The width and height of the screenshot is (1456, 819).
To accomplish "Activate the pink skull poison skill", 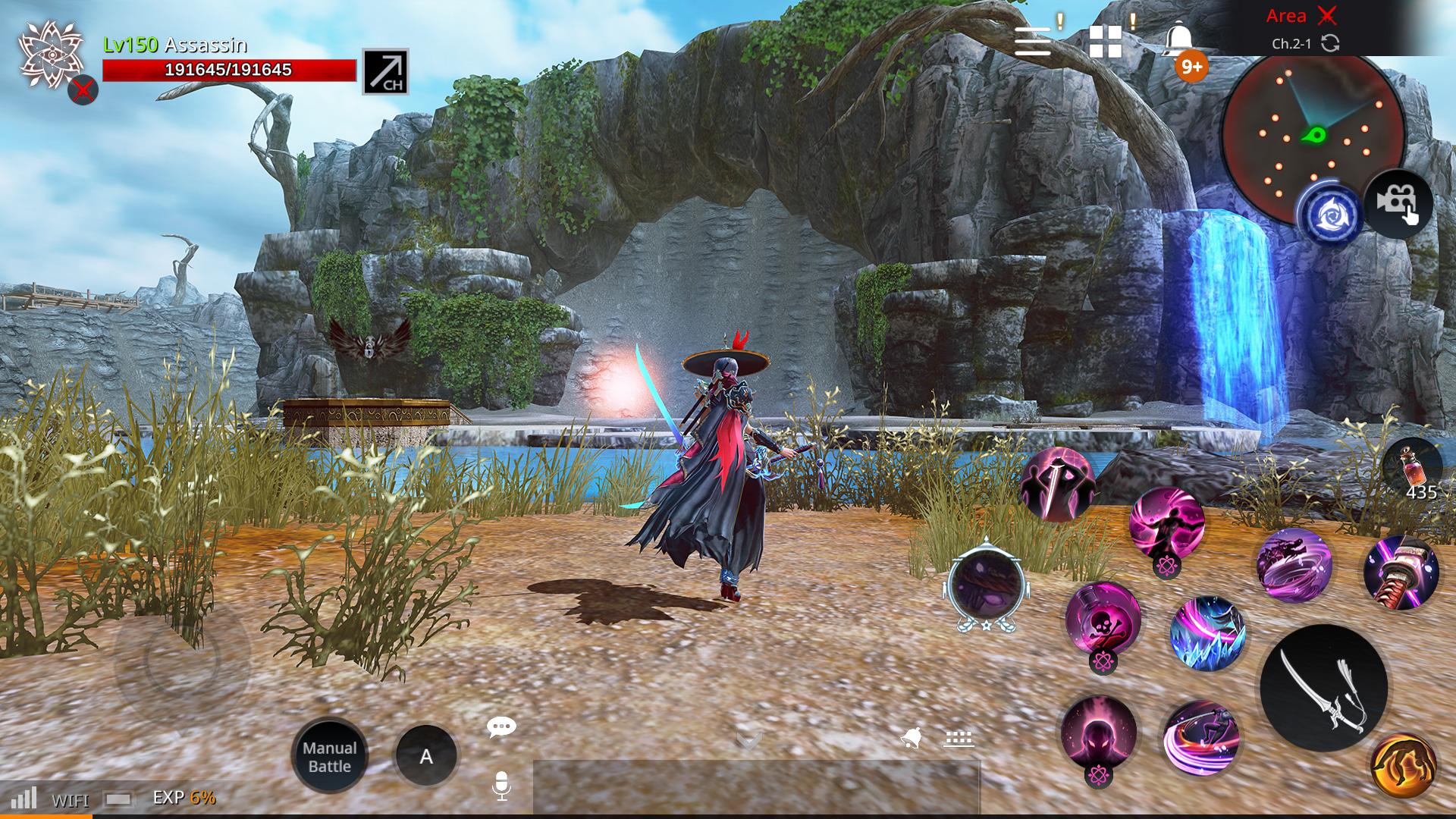I will 1103,620.
